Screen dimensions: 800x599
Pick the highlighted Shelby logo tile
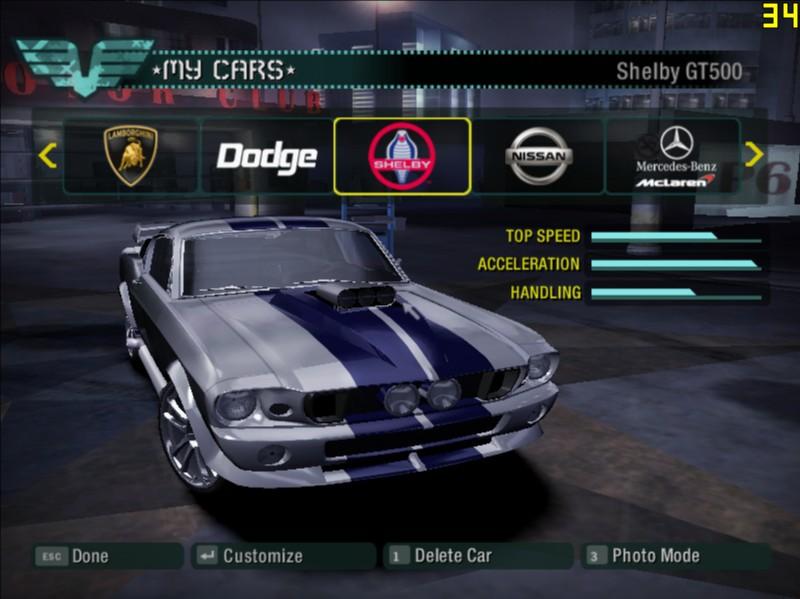pyautogui.click(x=402, y=156)
